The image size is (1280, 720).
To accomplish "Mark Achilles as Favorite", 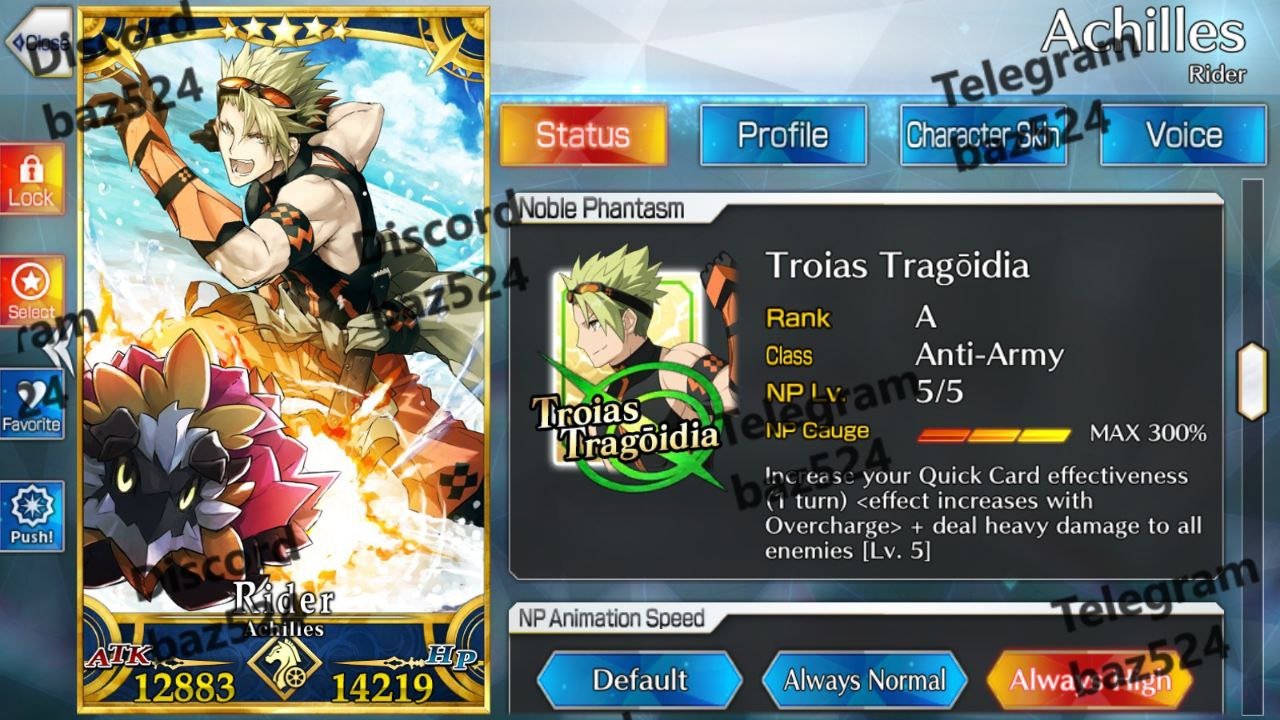I will 32,405.
